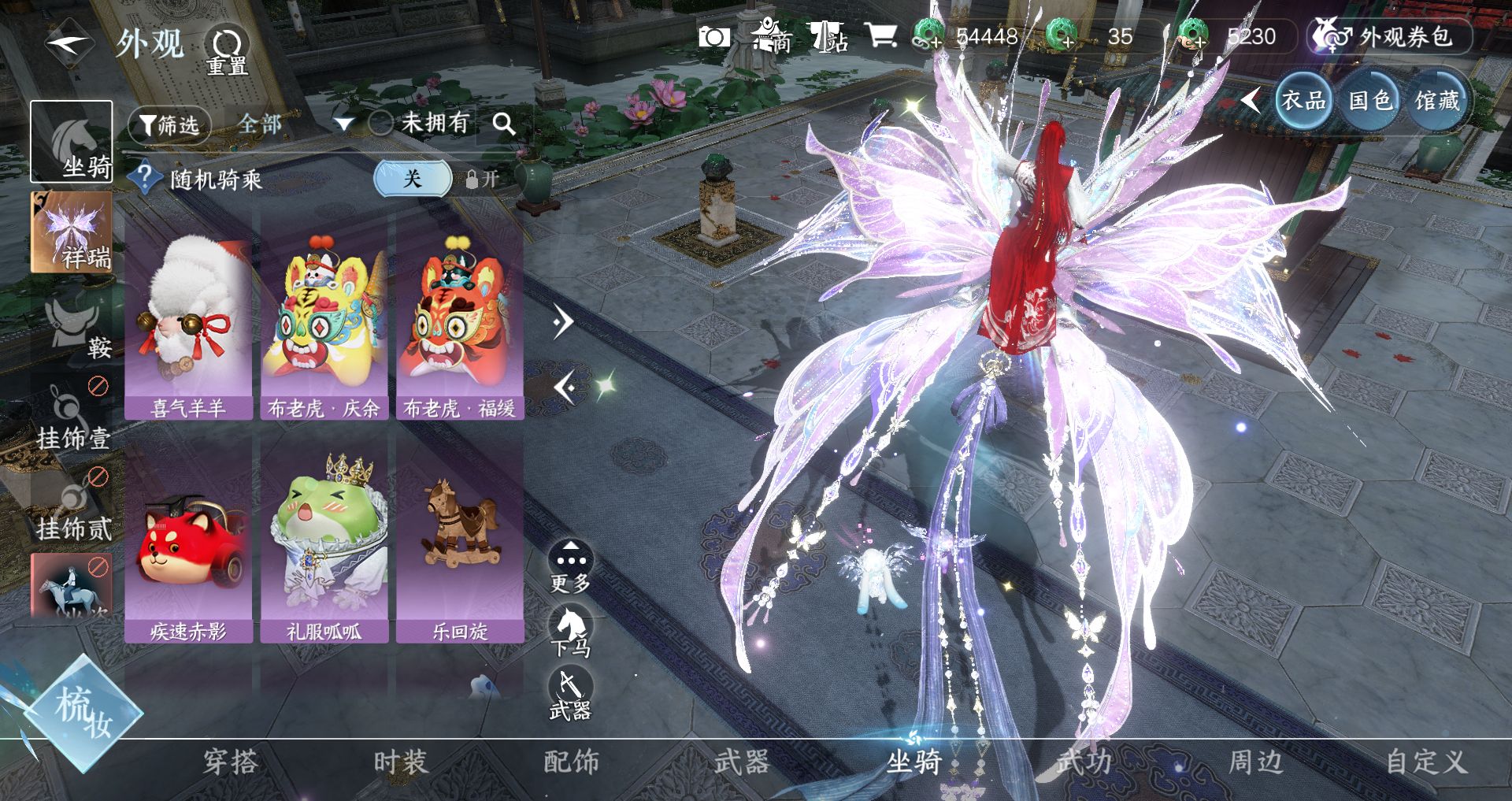
Task: Go back using the arrow beside 外观
Action: tap(69, 43)
